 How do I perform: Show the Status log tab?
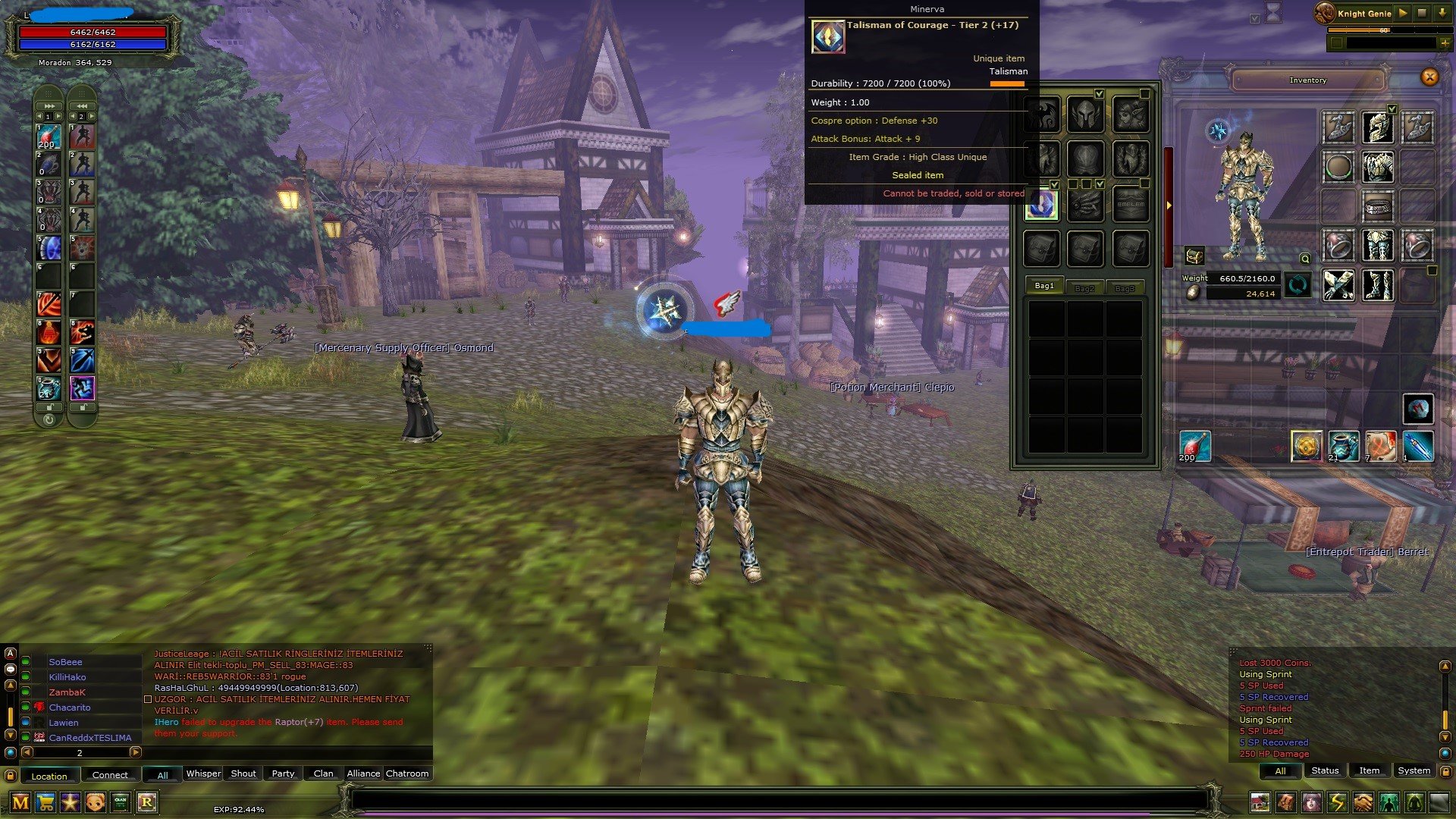click(1325, 770)
